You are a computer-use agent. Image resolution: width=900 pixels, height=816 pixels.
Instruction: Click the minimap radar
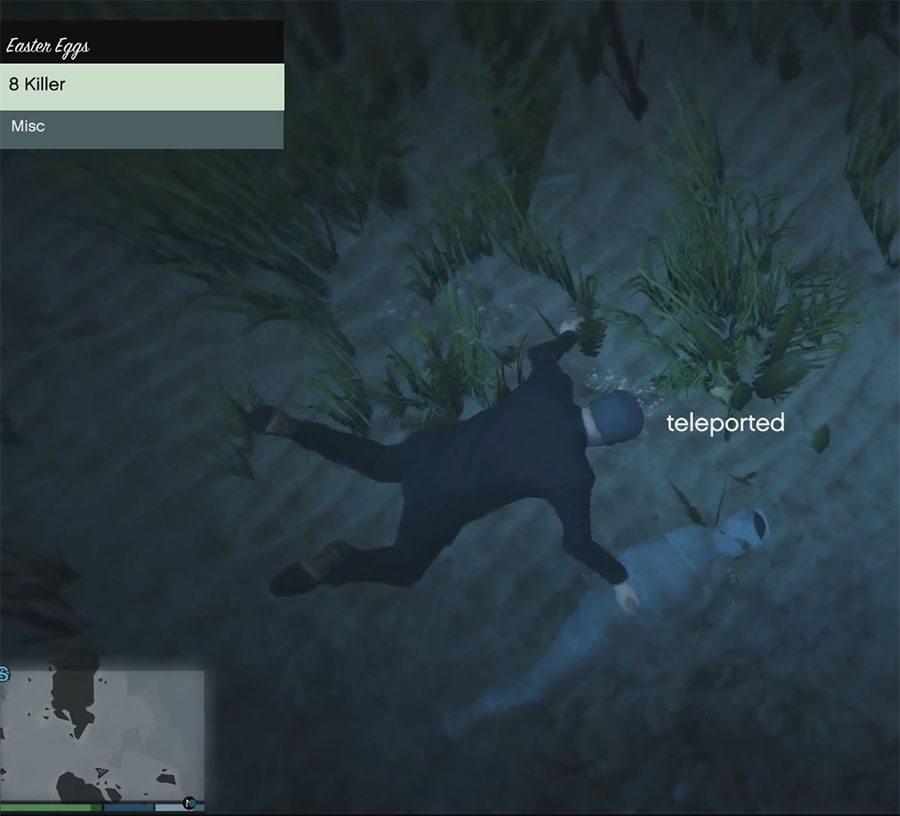click(102, 735)
